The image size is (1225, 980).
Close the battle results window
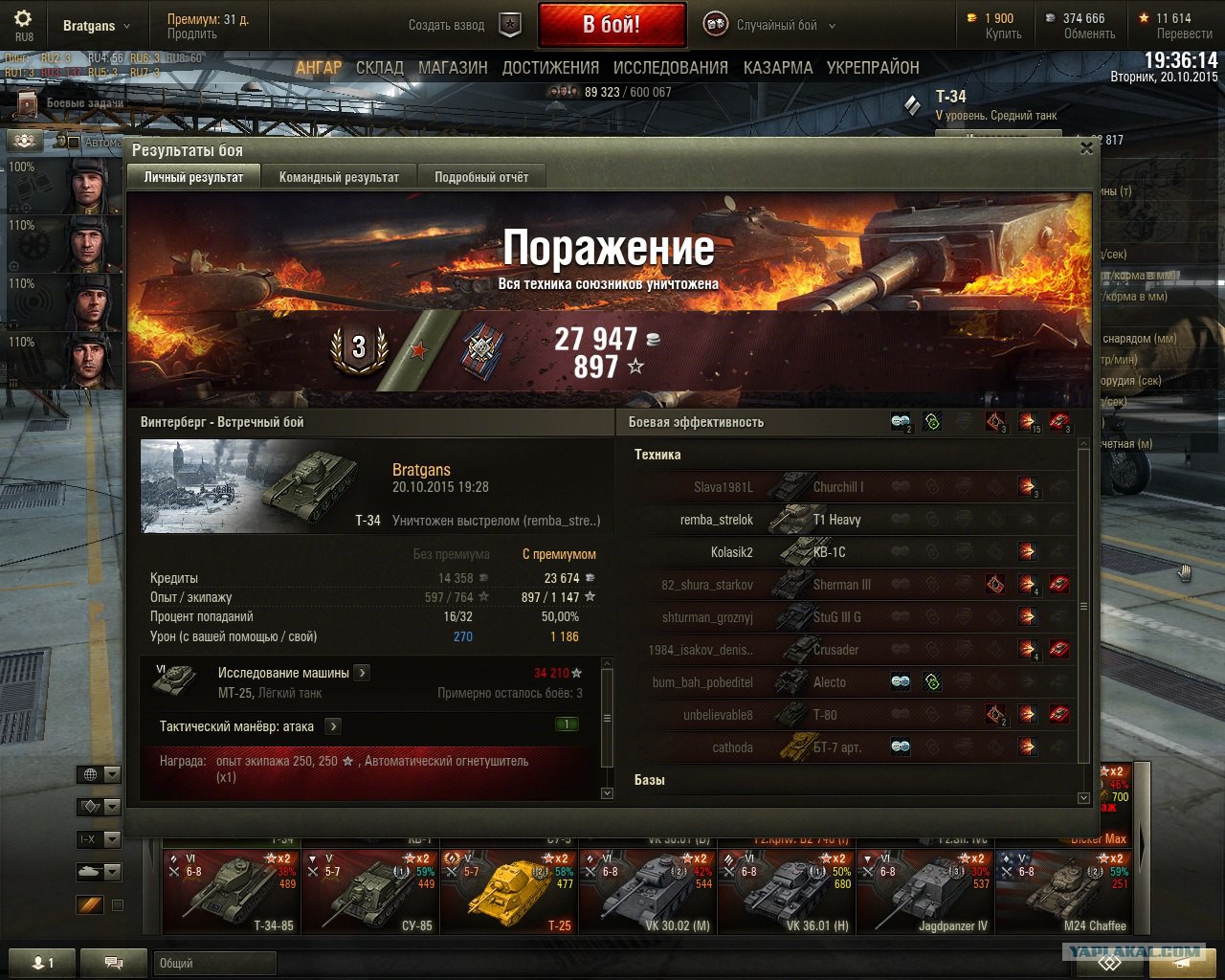1086,148
